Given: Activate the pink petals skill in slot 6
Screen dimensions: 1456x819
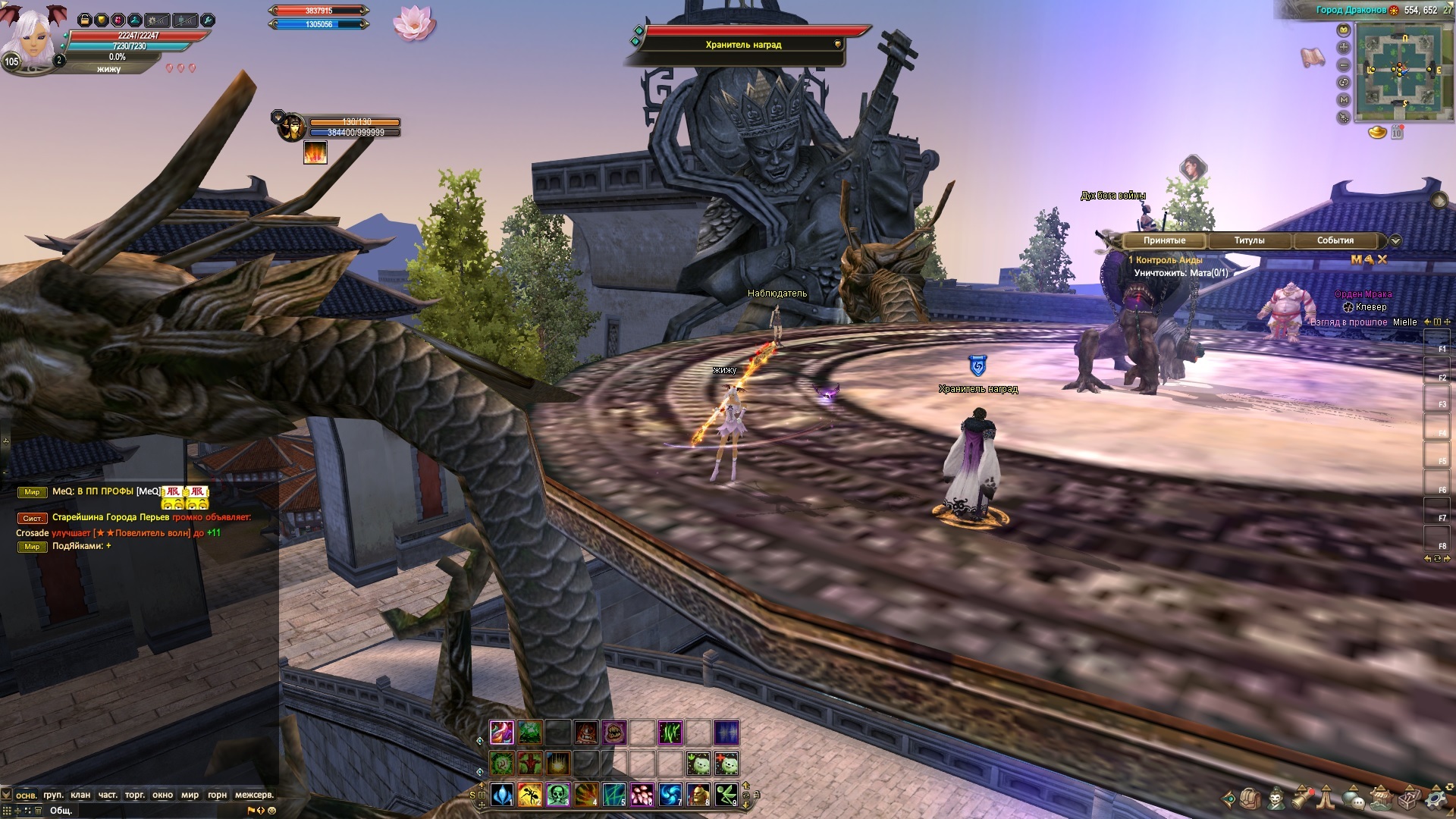Looking at the screenshot, I should (x=642, y=794).
